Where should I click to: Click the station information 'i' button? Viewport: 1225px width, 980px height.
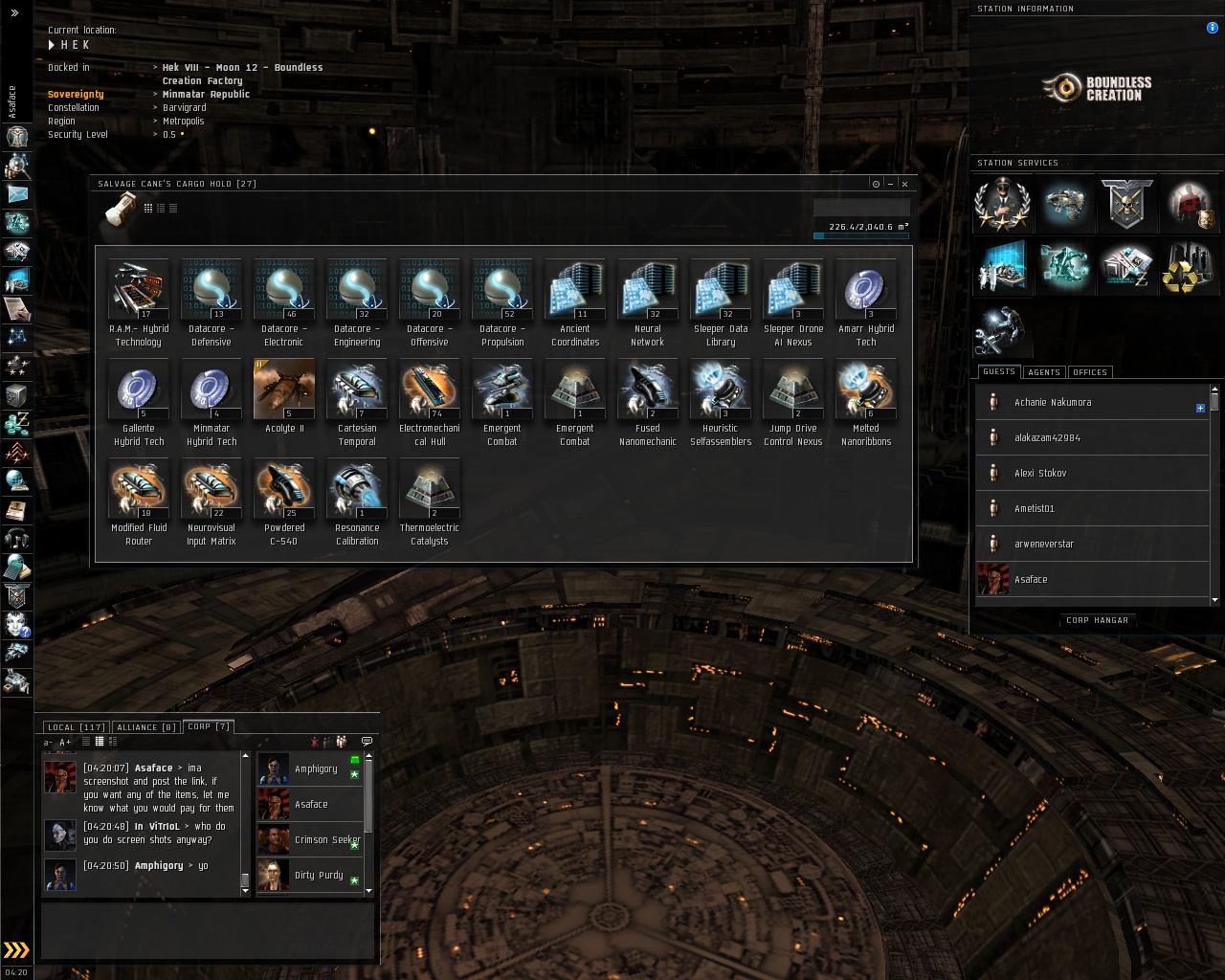coord(1213,28)
